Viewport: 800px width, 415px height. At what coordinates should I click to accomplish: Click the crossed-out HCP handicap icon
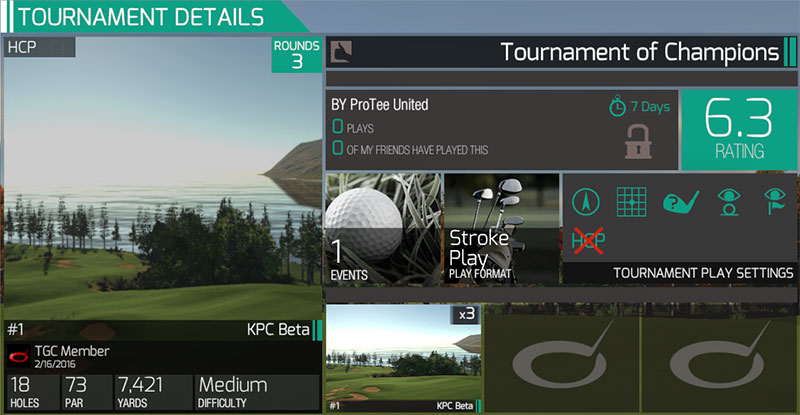coord(587,240)
